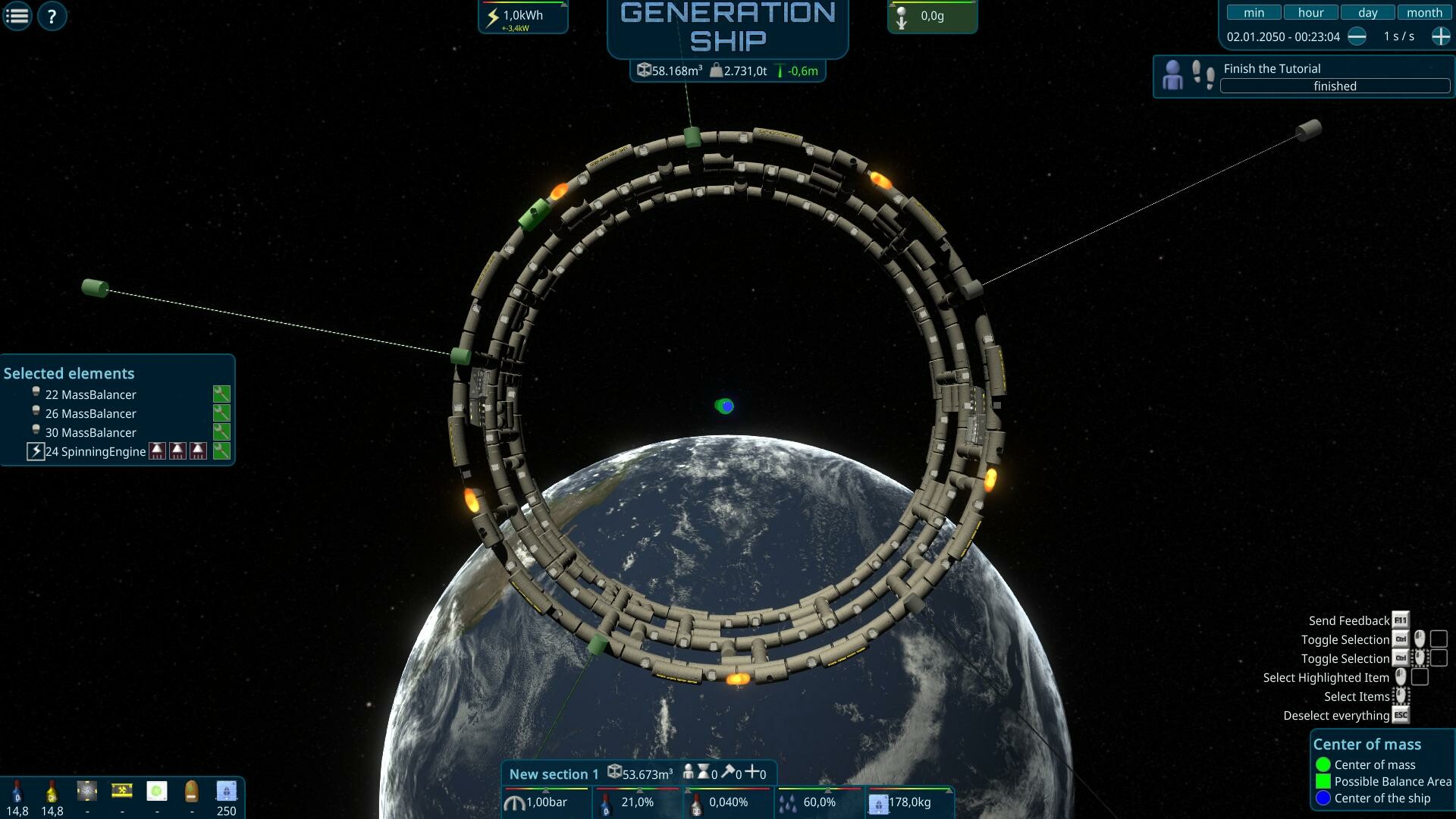Screen dimensions: 1456x819
Task: Toggle the third thruster on 24 SpinningEngine
Action: (x=198, y=451)
